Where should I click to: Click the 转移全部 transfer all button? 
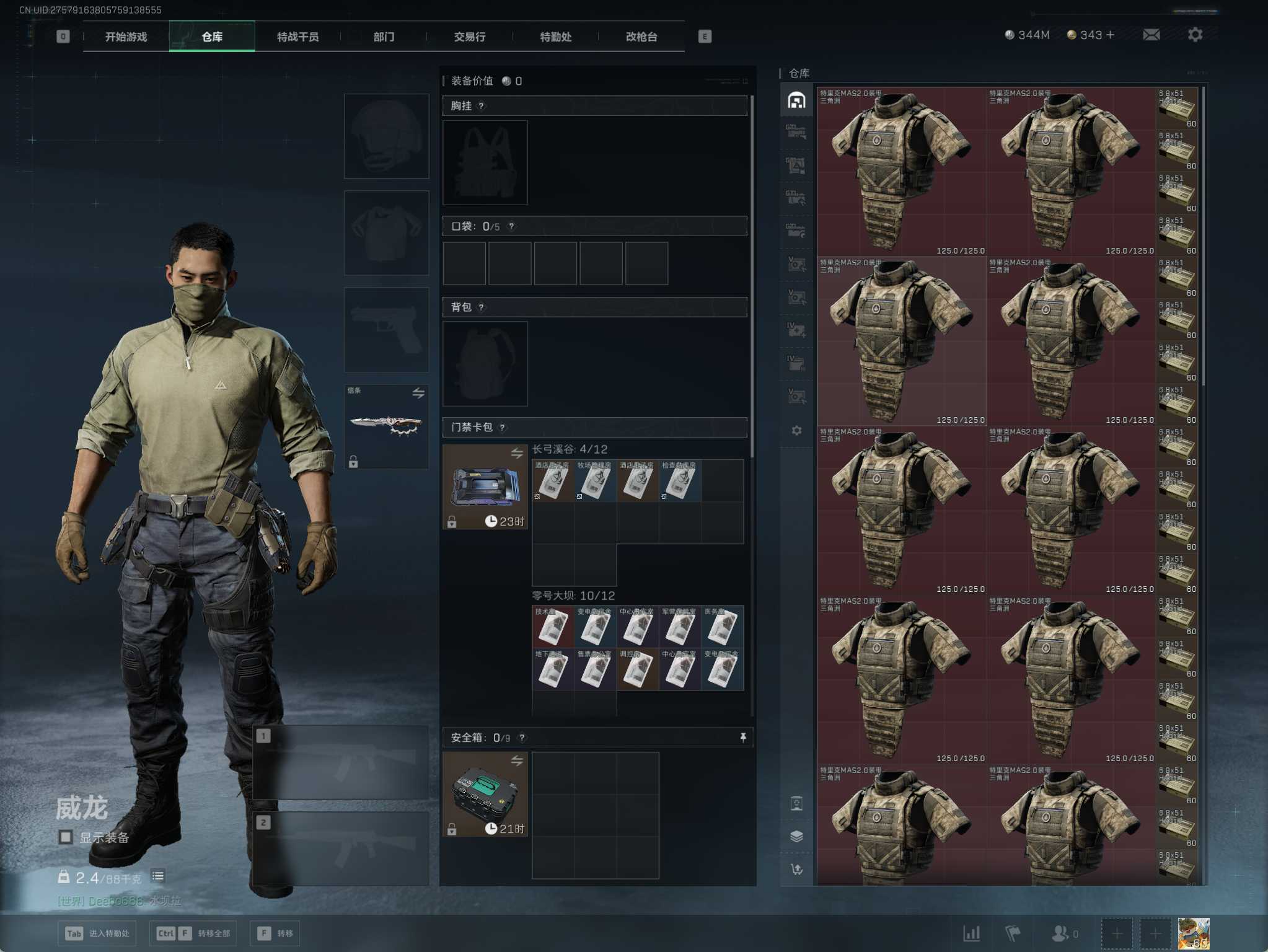point(193,933)
